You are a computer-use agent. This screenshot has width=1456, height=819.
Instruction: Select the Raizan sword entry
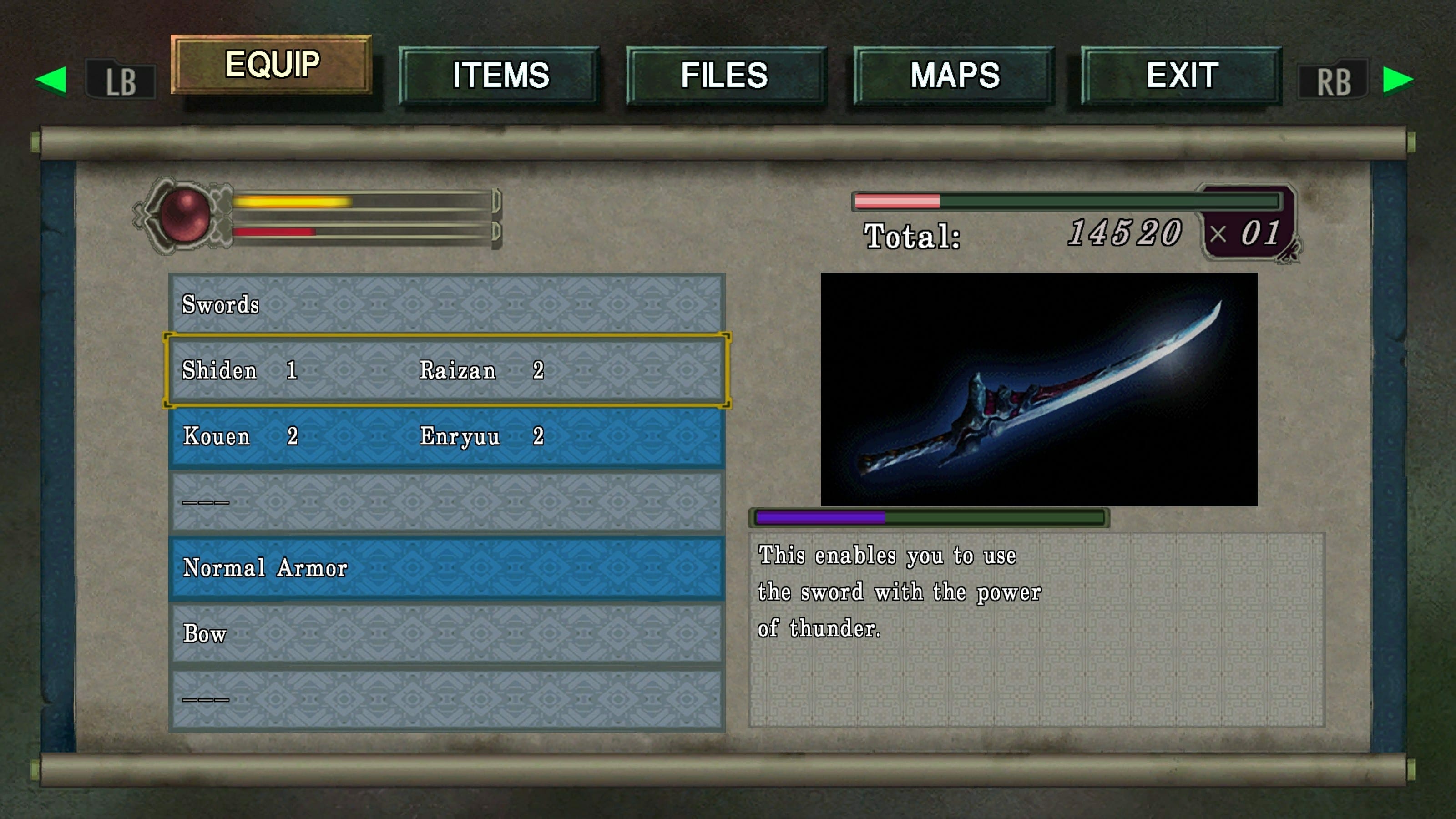click(481, 371)
